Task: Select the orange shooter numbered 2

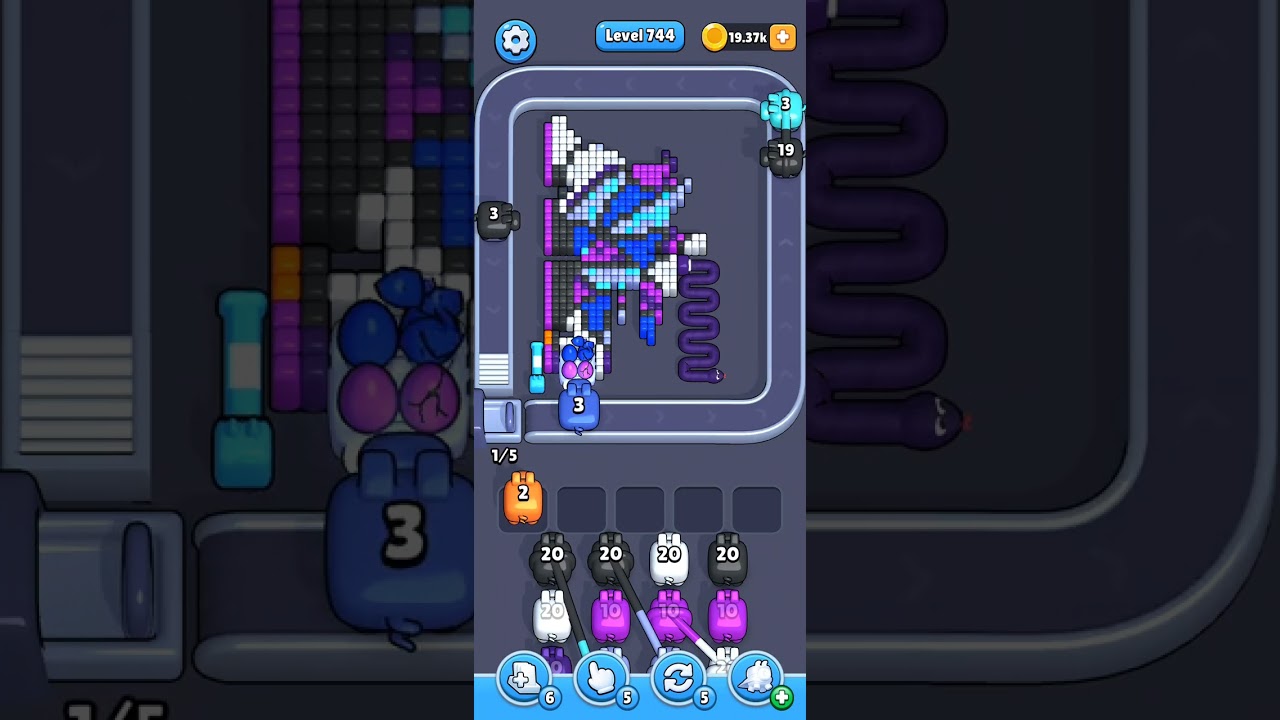Action: click(523, 498)
